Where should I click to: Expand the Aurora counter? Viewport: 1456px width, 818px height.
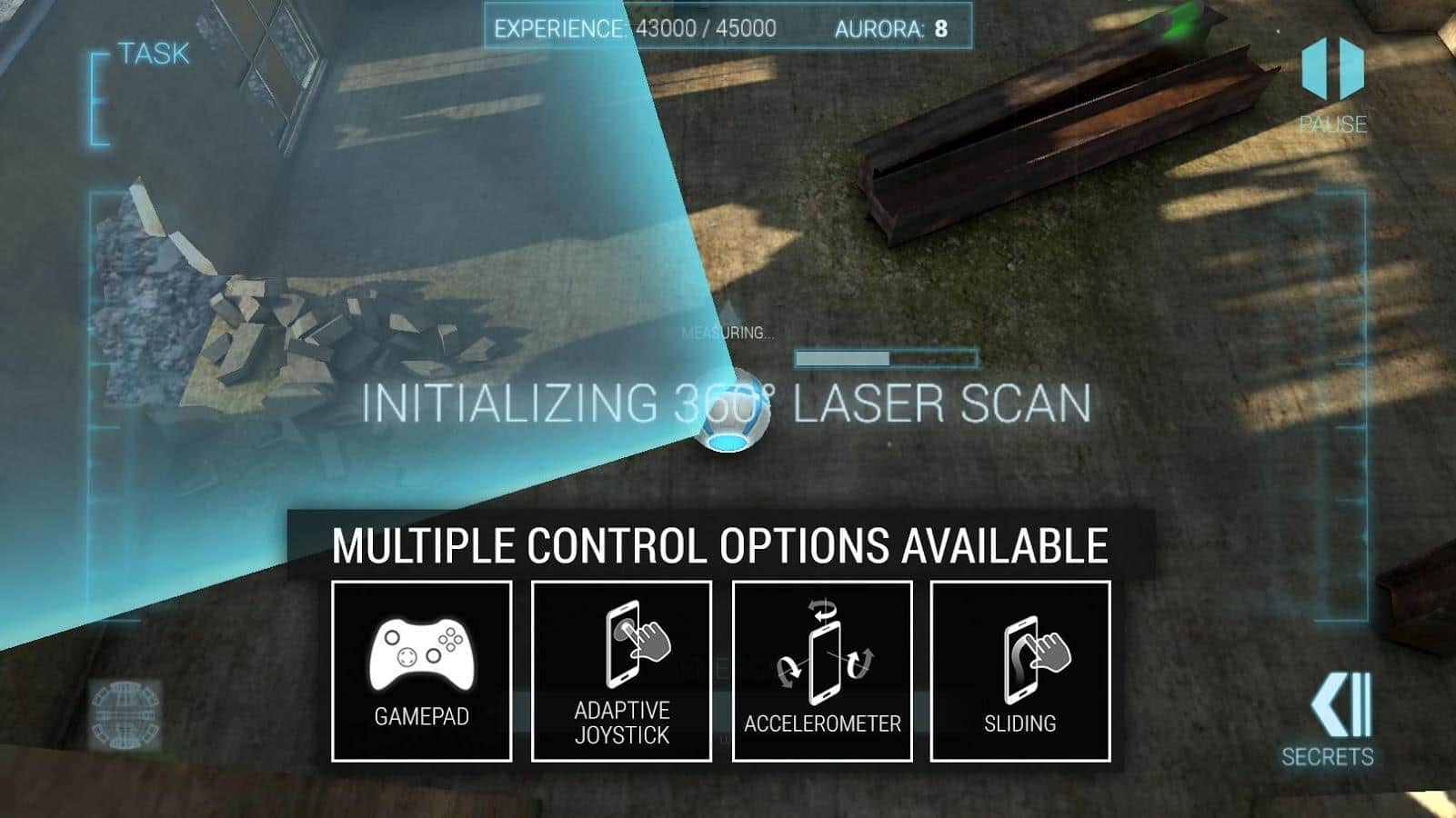tap(891, 27)
